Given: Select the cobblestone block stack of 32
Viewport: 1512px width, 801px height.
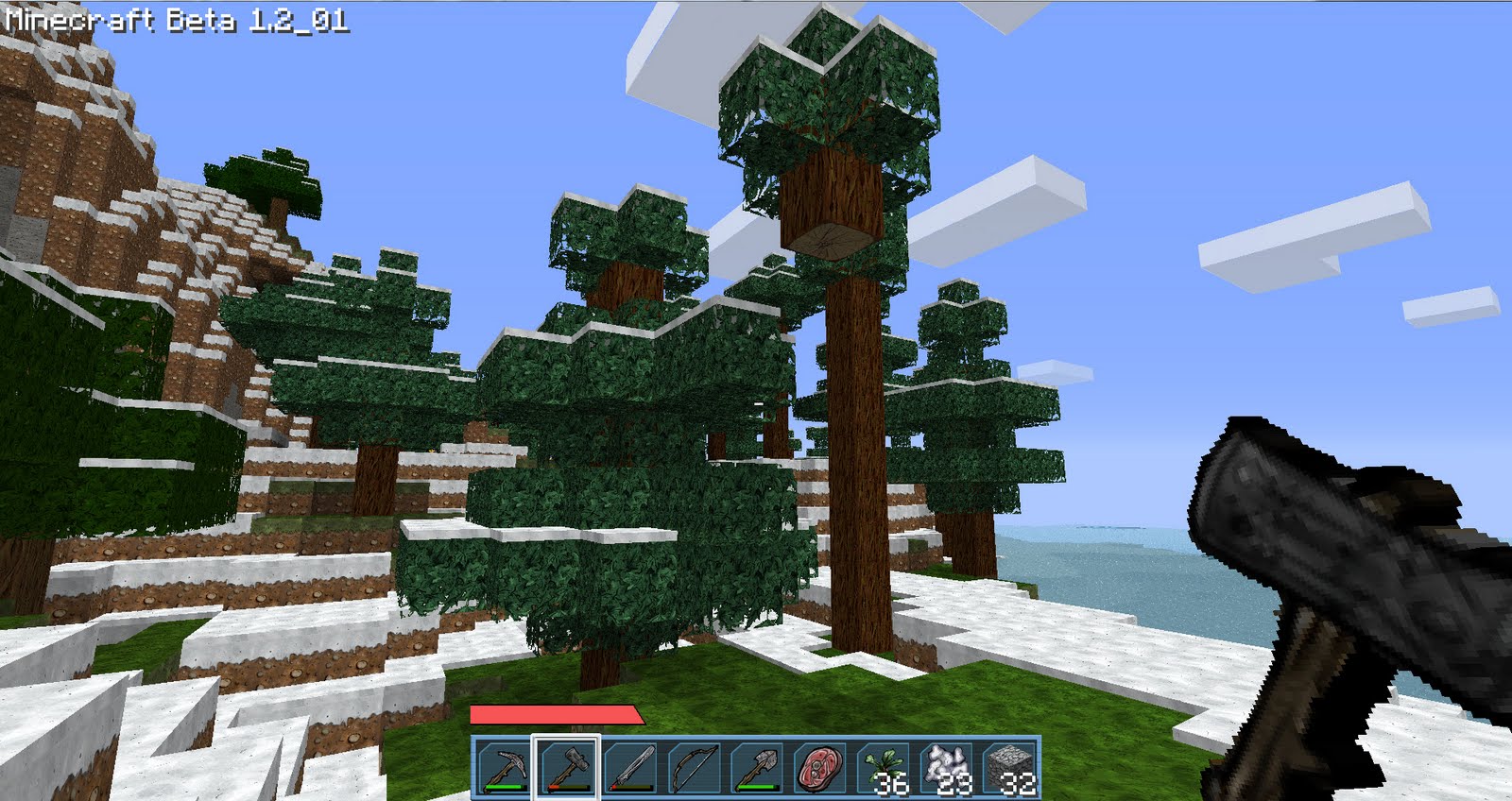Looking at the screenshot, I should [x=1009, y=767].
